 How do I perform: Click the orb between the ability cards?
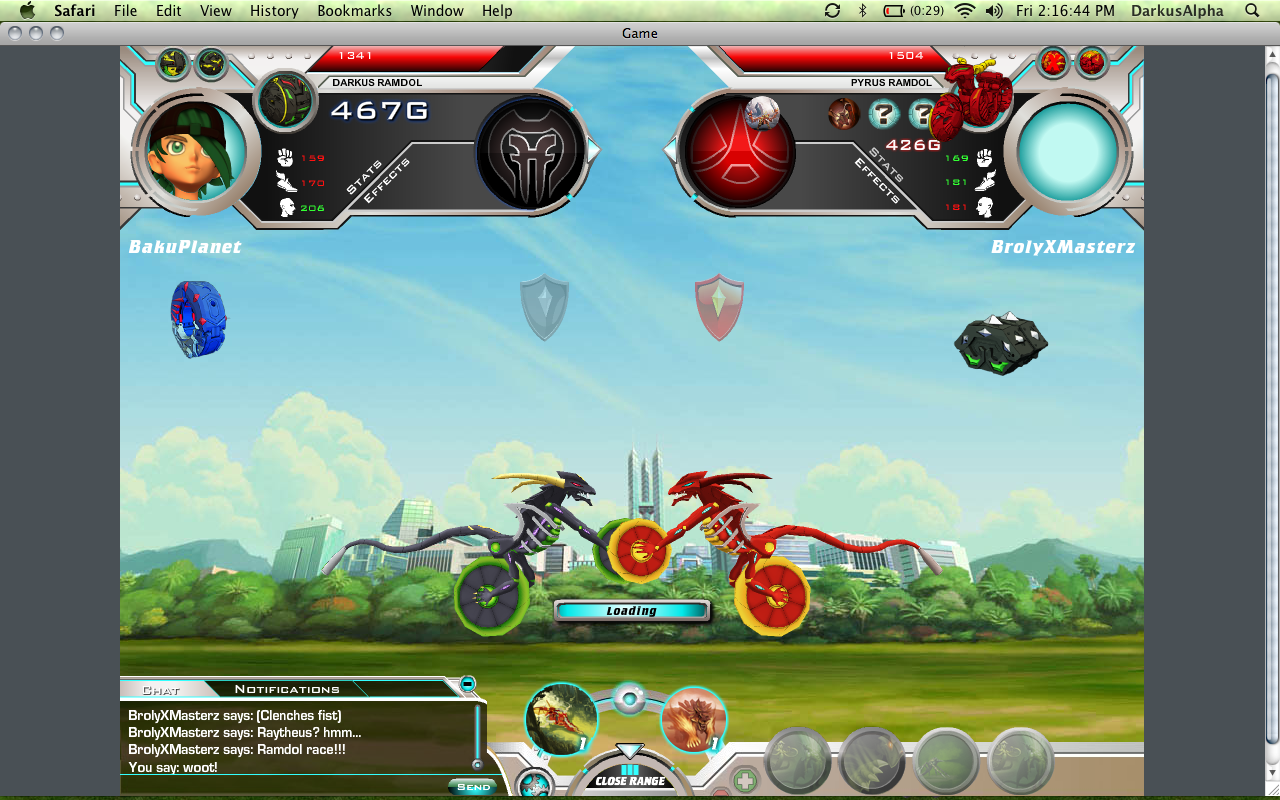[628, 699]
